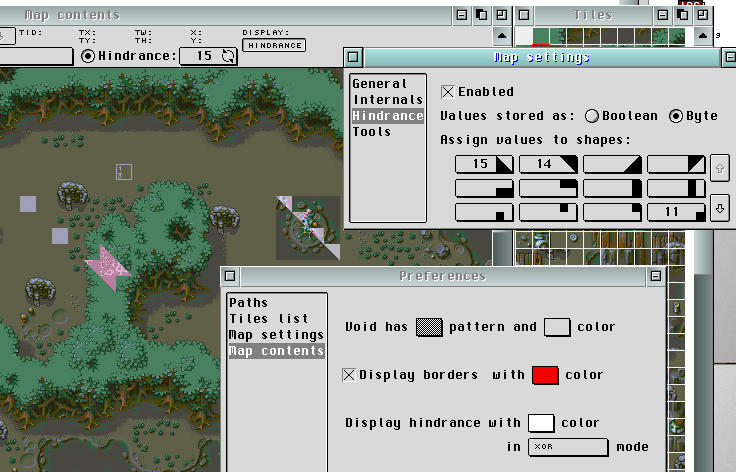Choose the shape button with value 11
The image size is (736, 472).
click(x=676, y=212)
